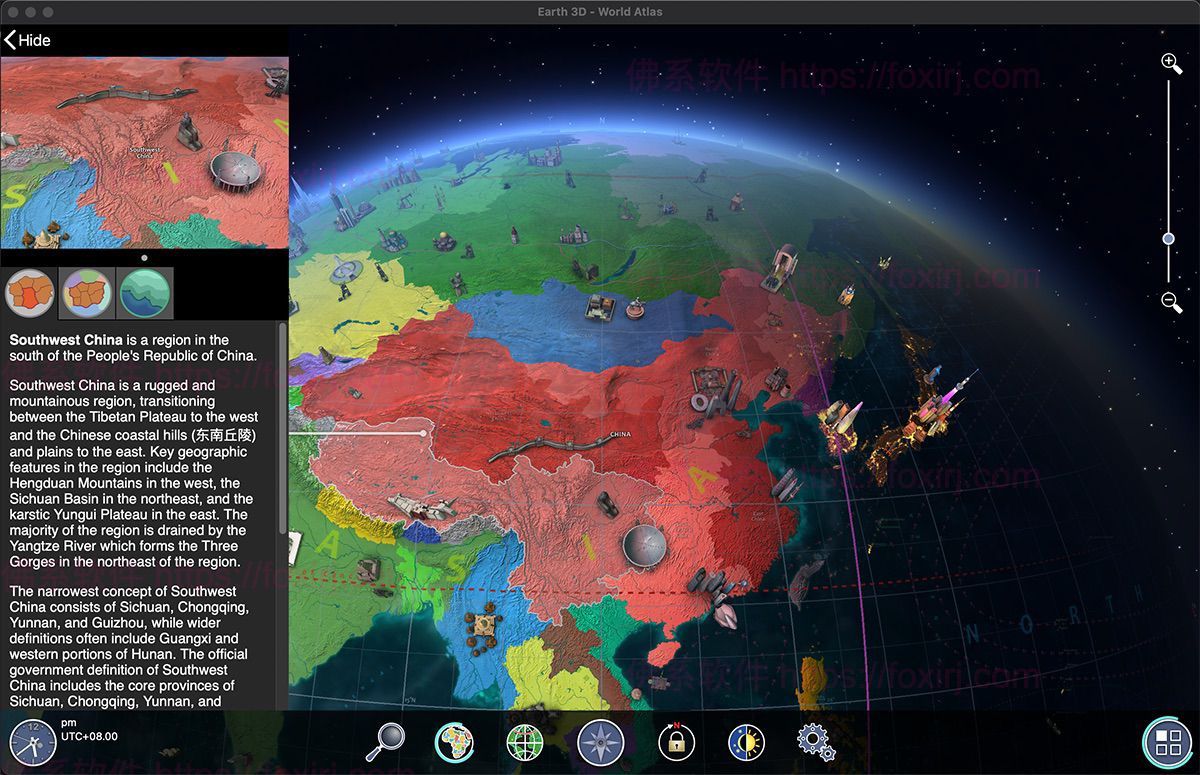Activate the compass rose button
The width and height of the screenshot is (1200, 775).
[601, 742]
